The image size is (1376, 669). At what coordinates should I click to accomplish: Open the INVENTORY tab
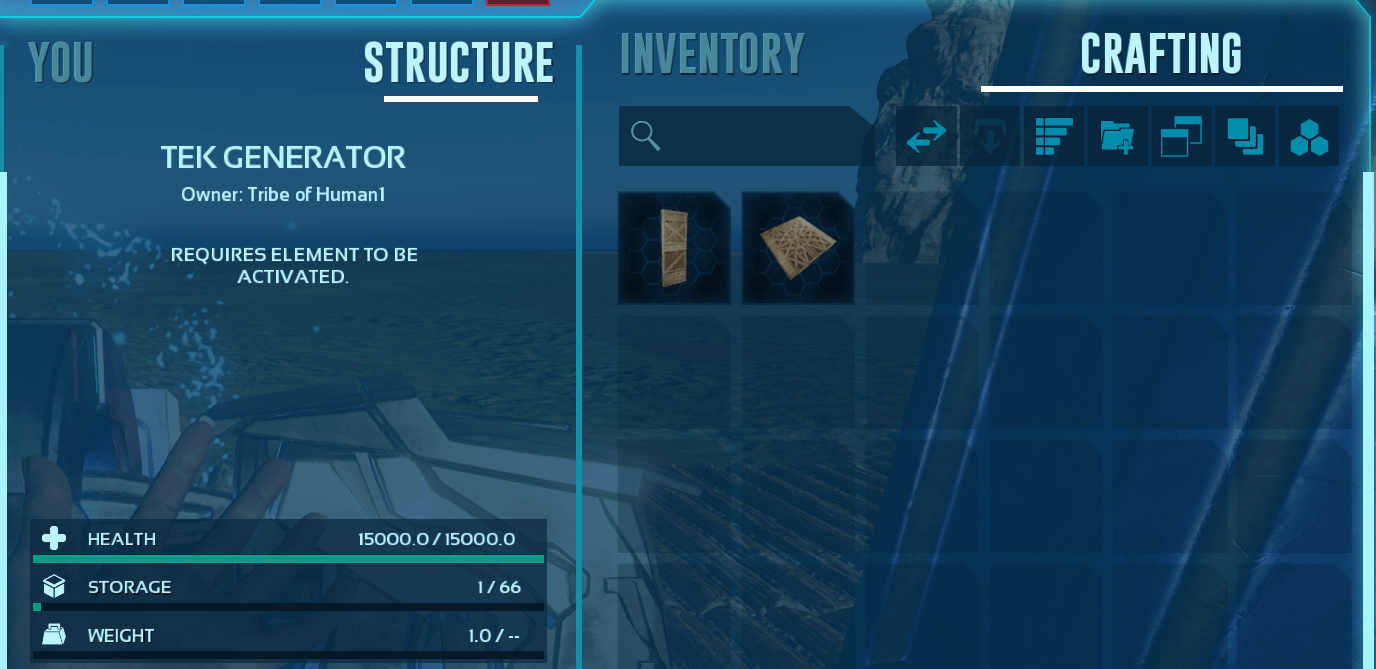pos(712,55)
